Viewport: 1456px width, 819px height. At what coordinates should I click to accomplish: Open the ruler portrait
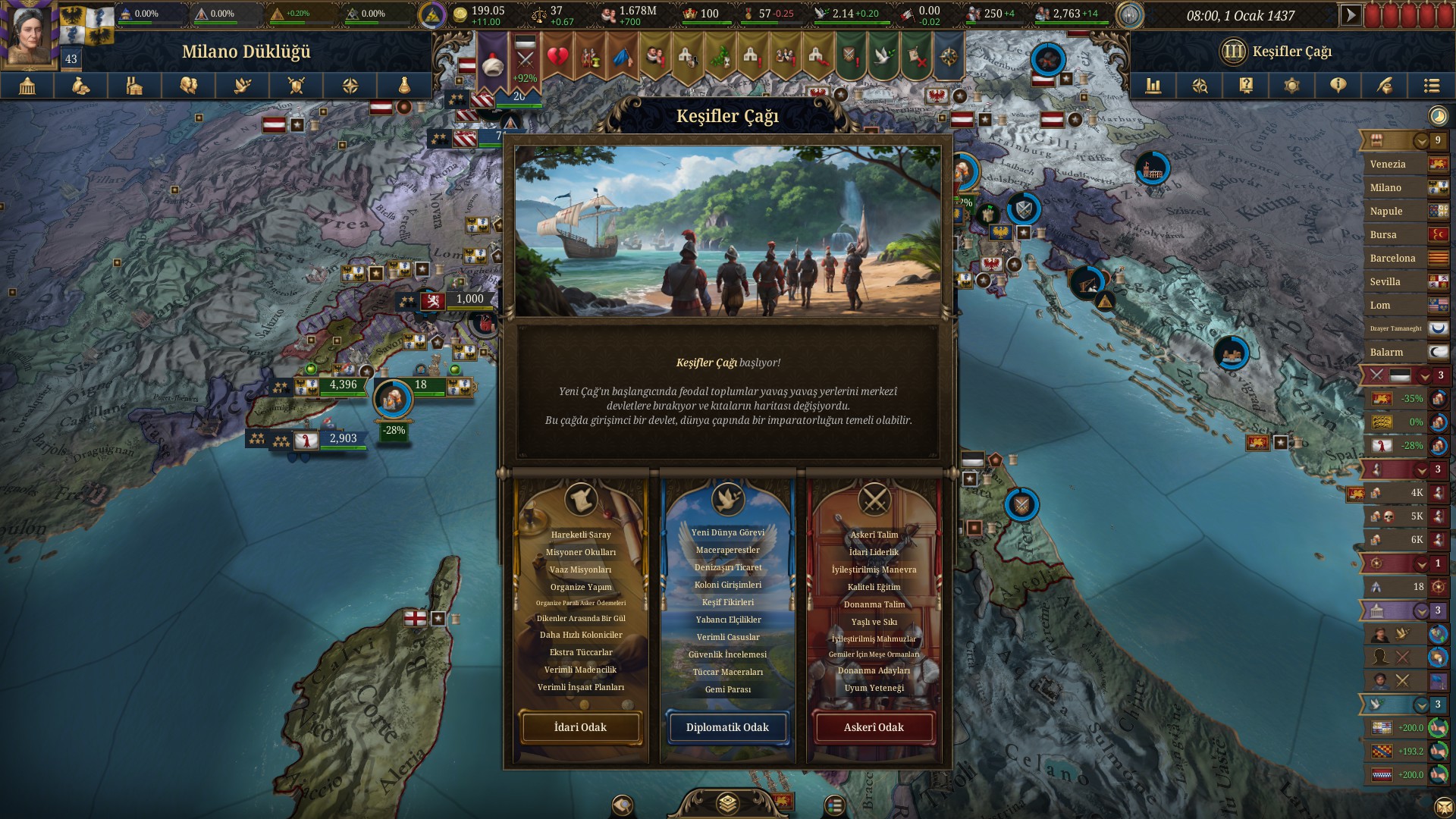(30, 33)
